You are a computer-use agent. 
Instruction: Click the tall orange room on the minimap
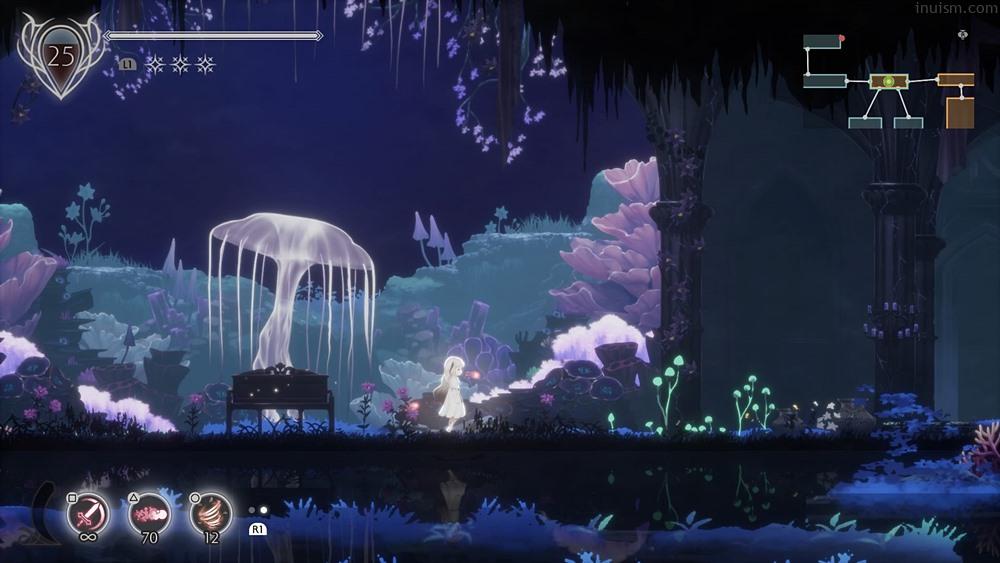tap(960, 112)
